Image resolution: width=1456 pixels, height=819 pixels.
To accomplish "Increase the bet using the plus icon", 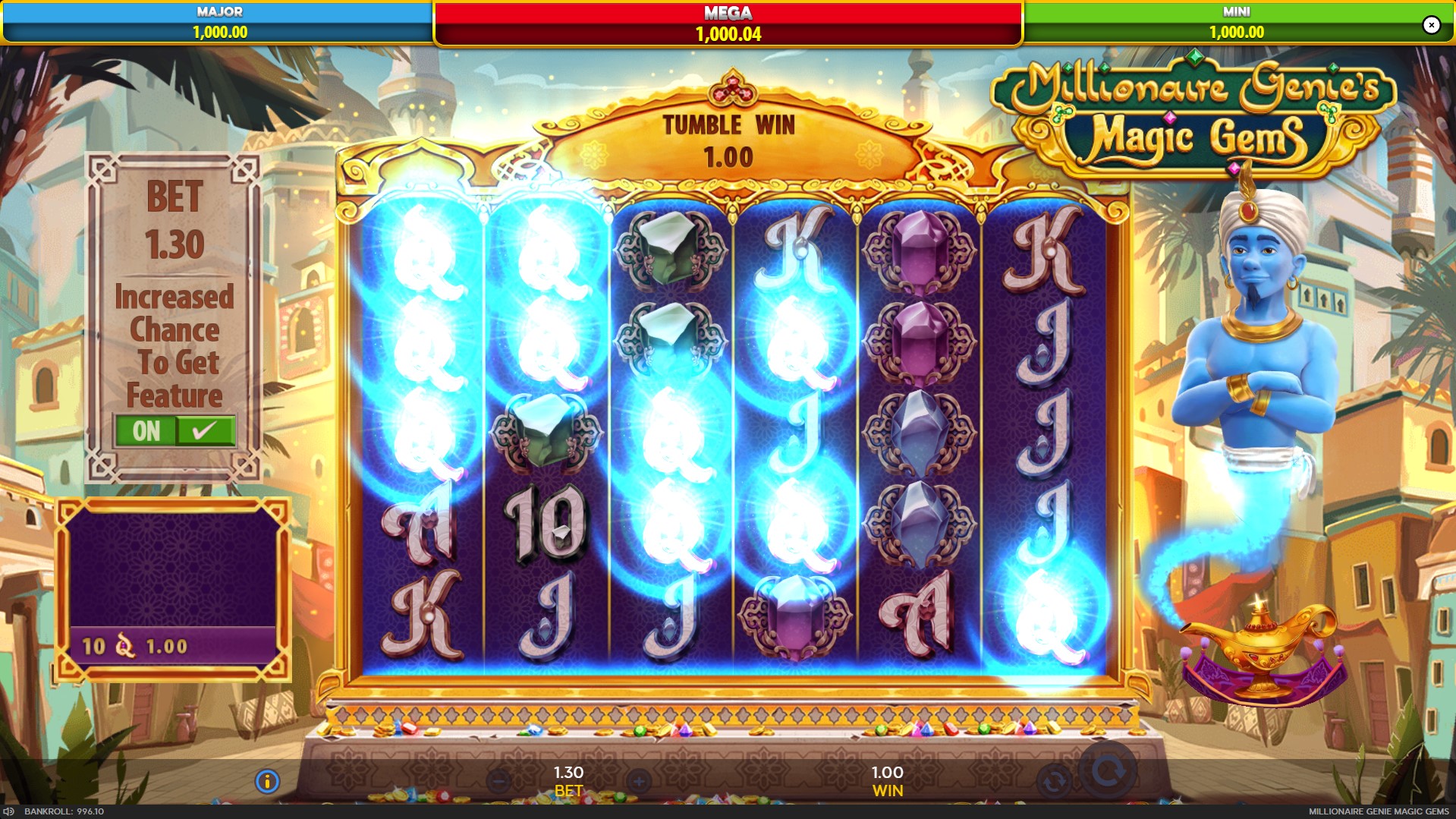I will tap(640, 779).
